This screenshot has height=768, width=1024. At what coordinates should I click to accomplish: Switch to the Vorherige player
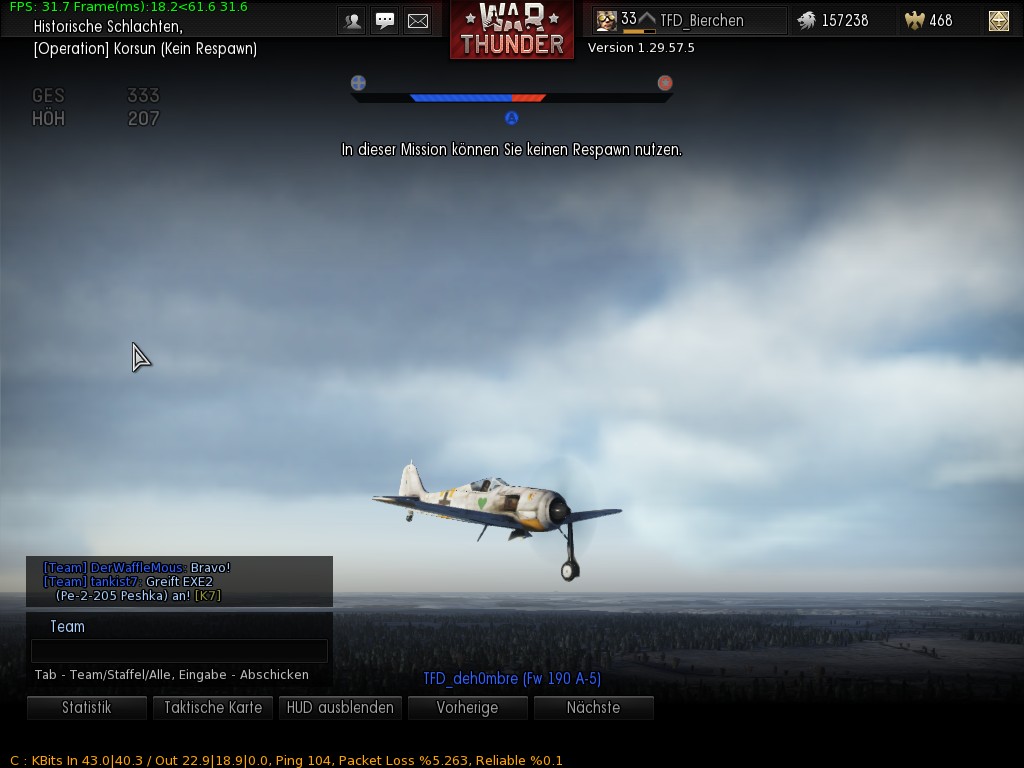(467, 708)
